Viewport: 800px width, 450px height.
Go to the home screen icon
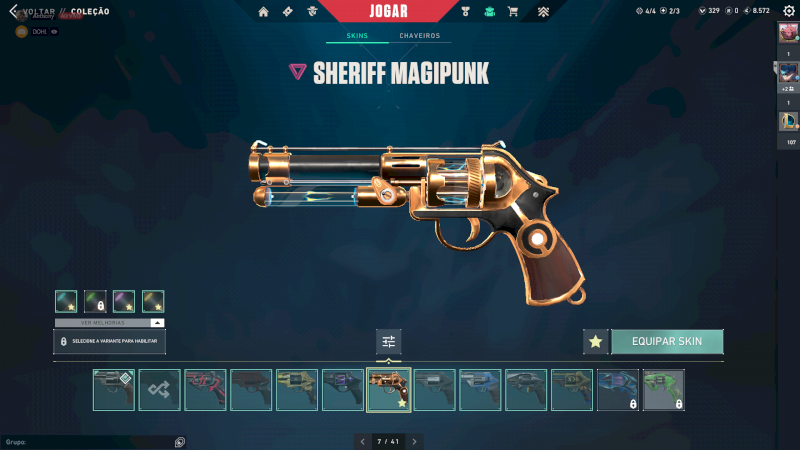263,12
